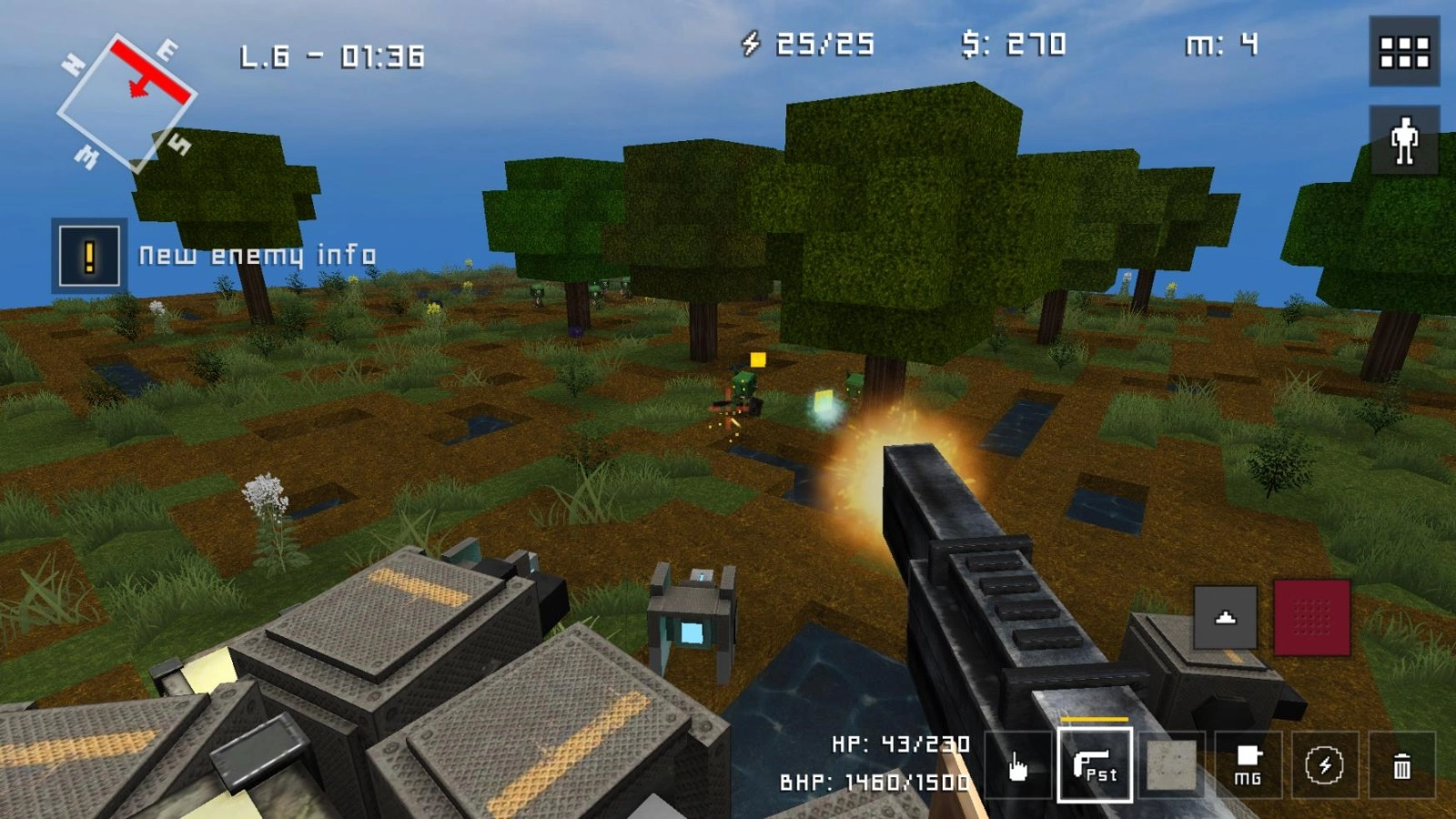Image resolution: width=1456 pixels, height=819 pixels.
Task: Click the money counter showing $: 270
Action: tap(1013, 41)
